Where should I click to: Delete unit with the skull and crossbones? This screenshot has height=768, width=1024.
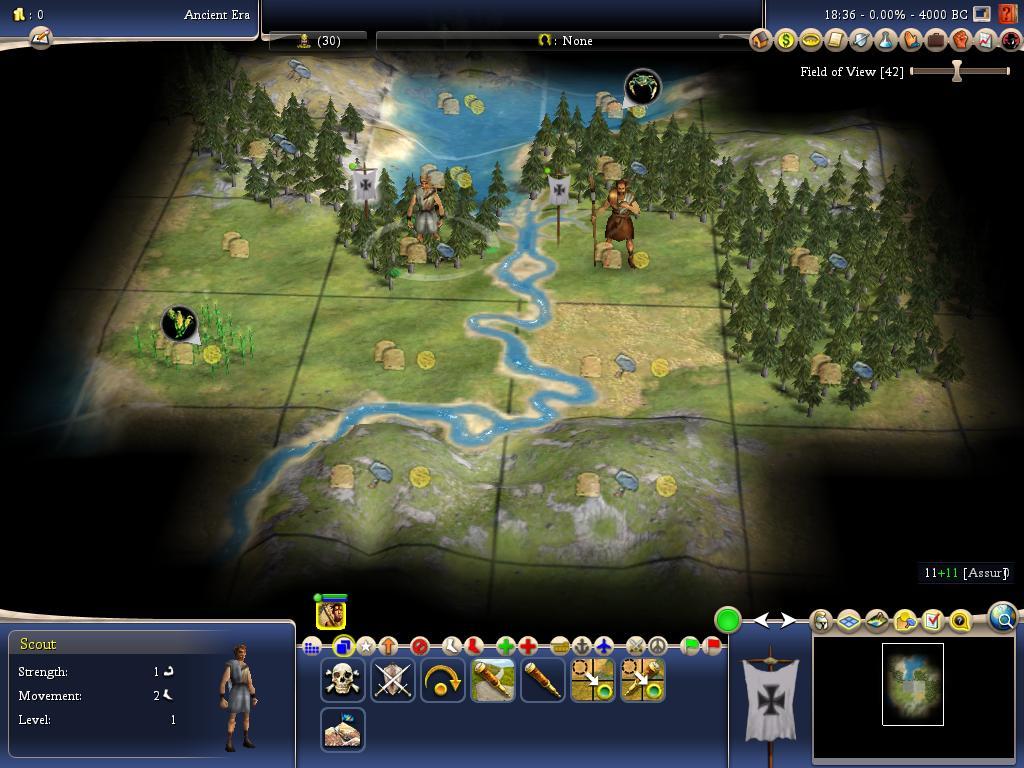pyautogui.click(x=343, y=680)
